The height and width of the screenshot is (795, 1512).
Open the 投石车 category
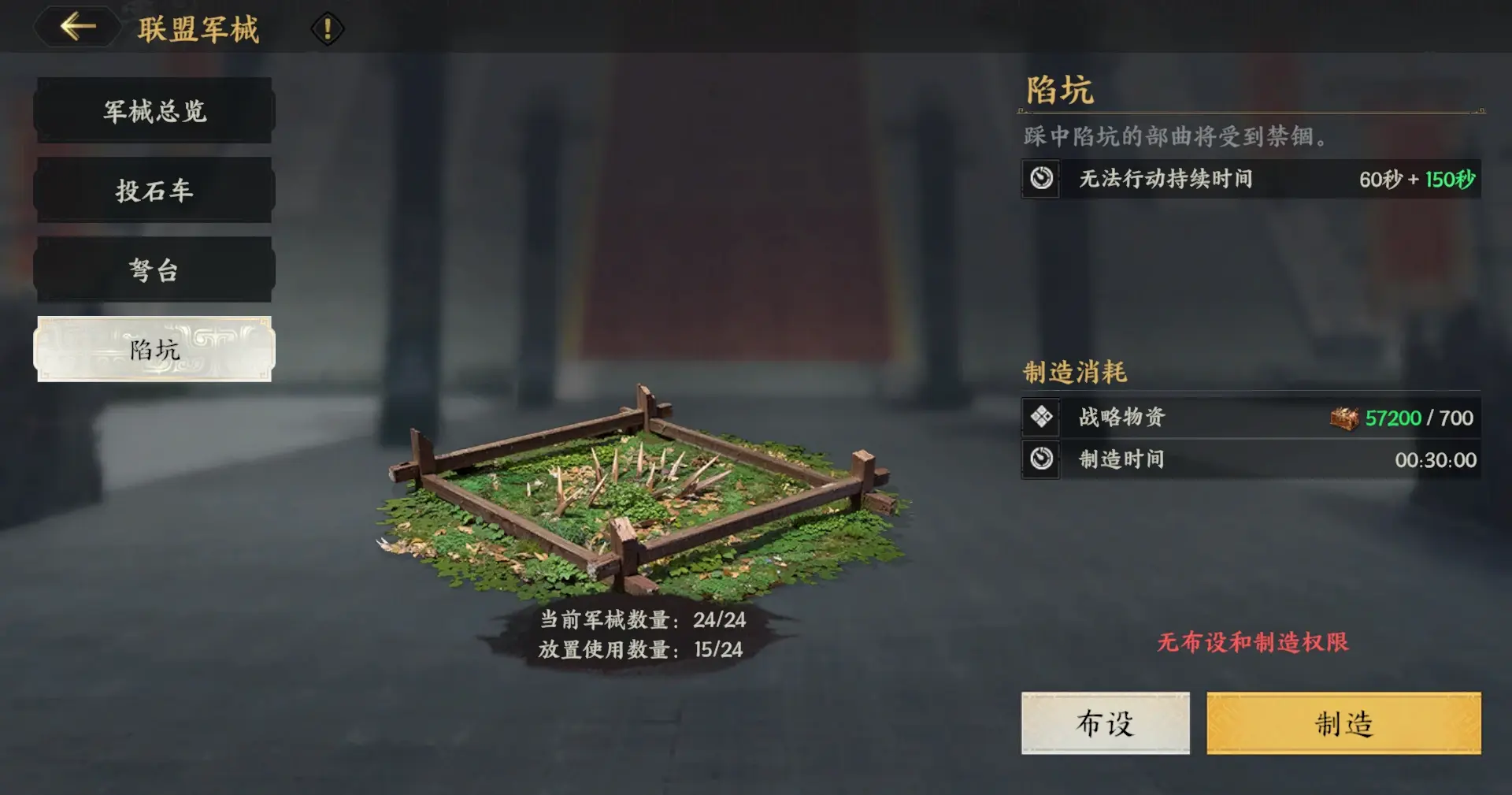point(154,190)
